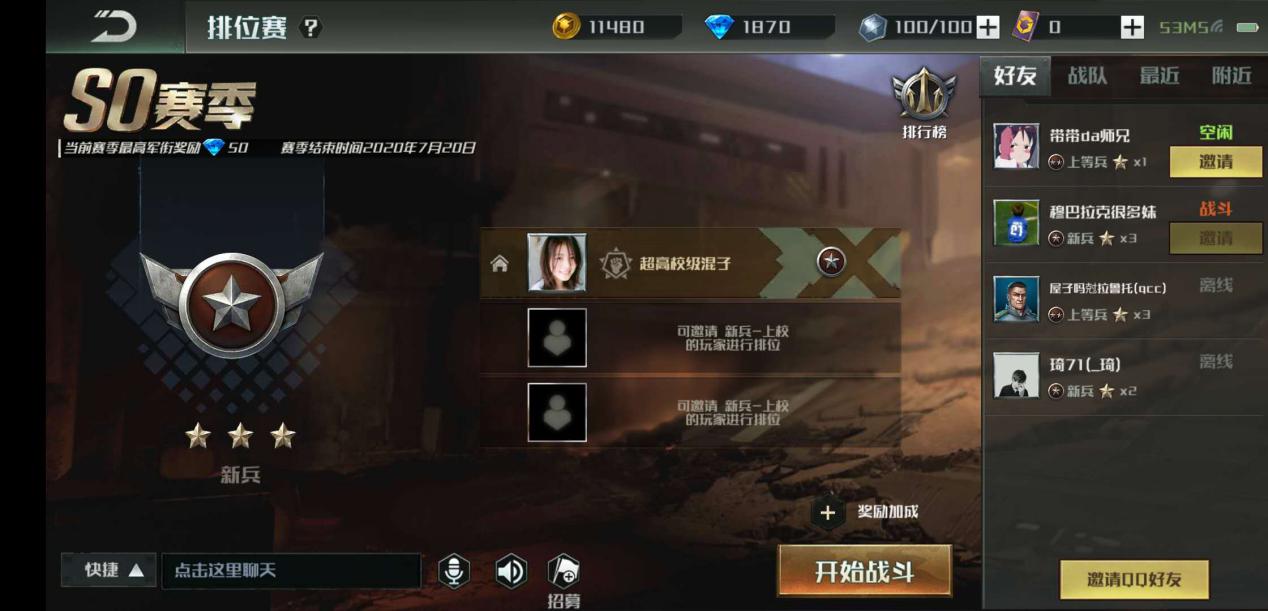The image size is (1268, 611).
Task: Switch to the 战队 tab
Action: [1087, 76]
